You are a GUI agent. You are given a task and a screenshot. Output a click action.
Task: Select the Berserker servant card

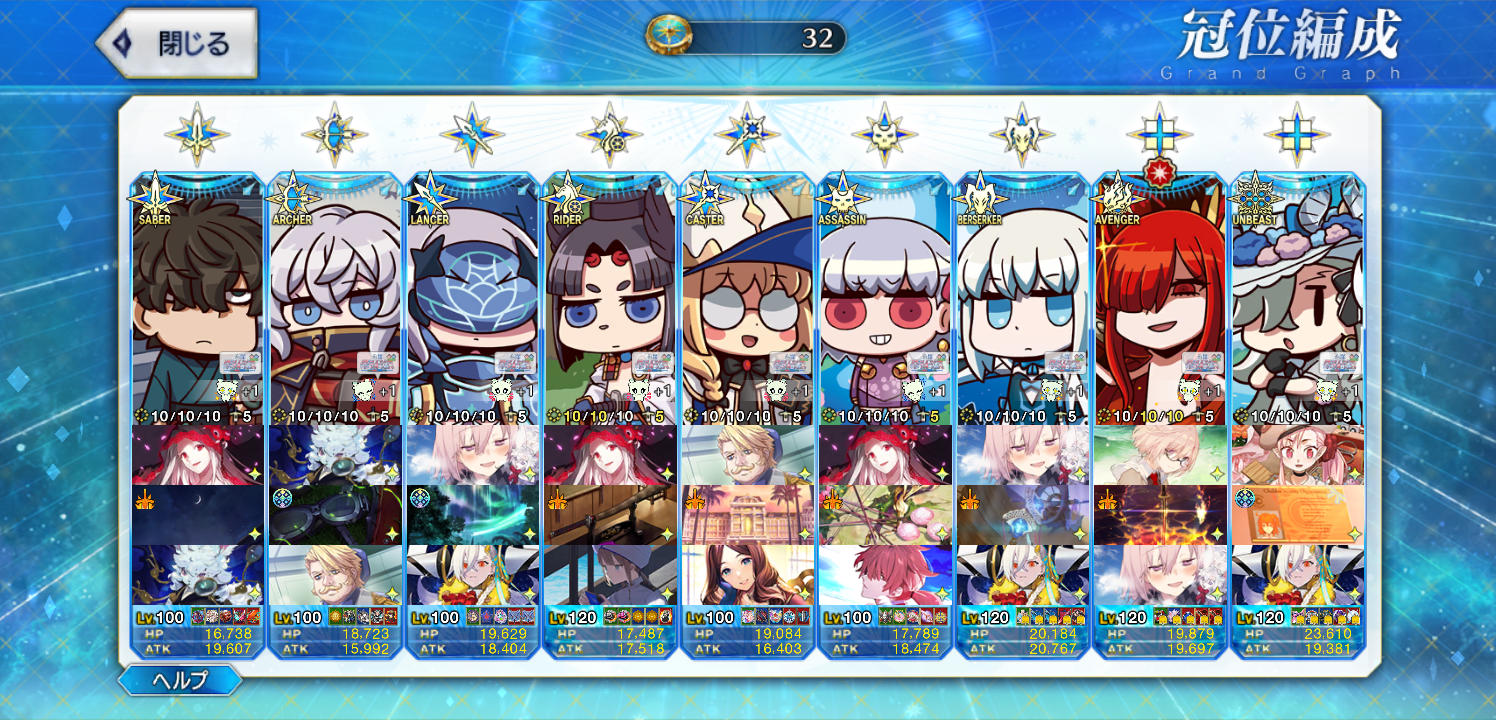click(1022, 300)
